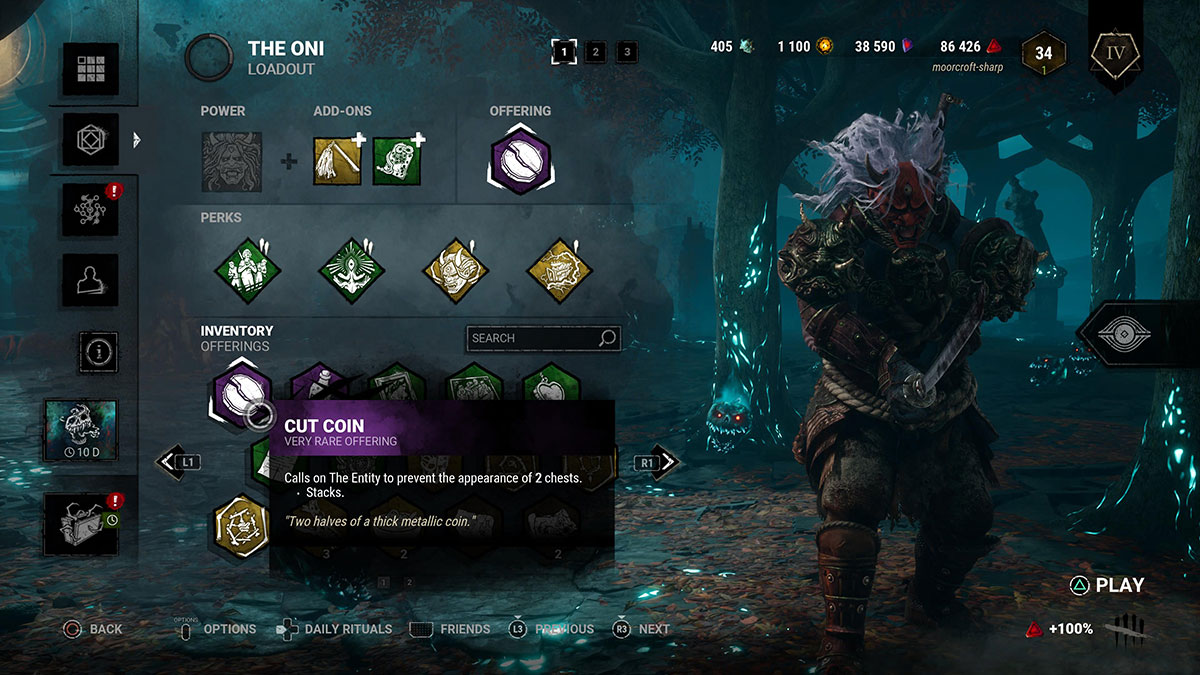Image resolution: width=1200 pixels, height=675 pixels.
Task: Select the green eye perk slot
Action: (352, 270)
